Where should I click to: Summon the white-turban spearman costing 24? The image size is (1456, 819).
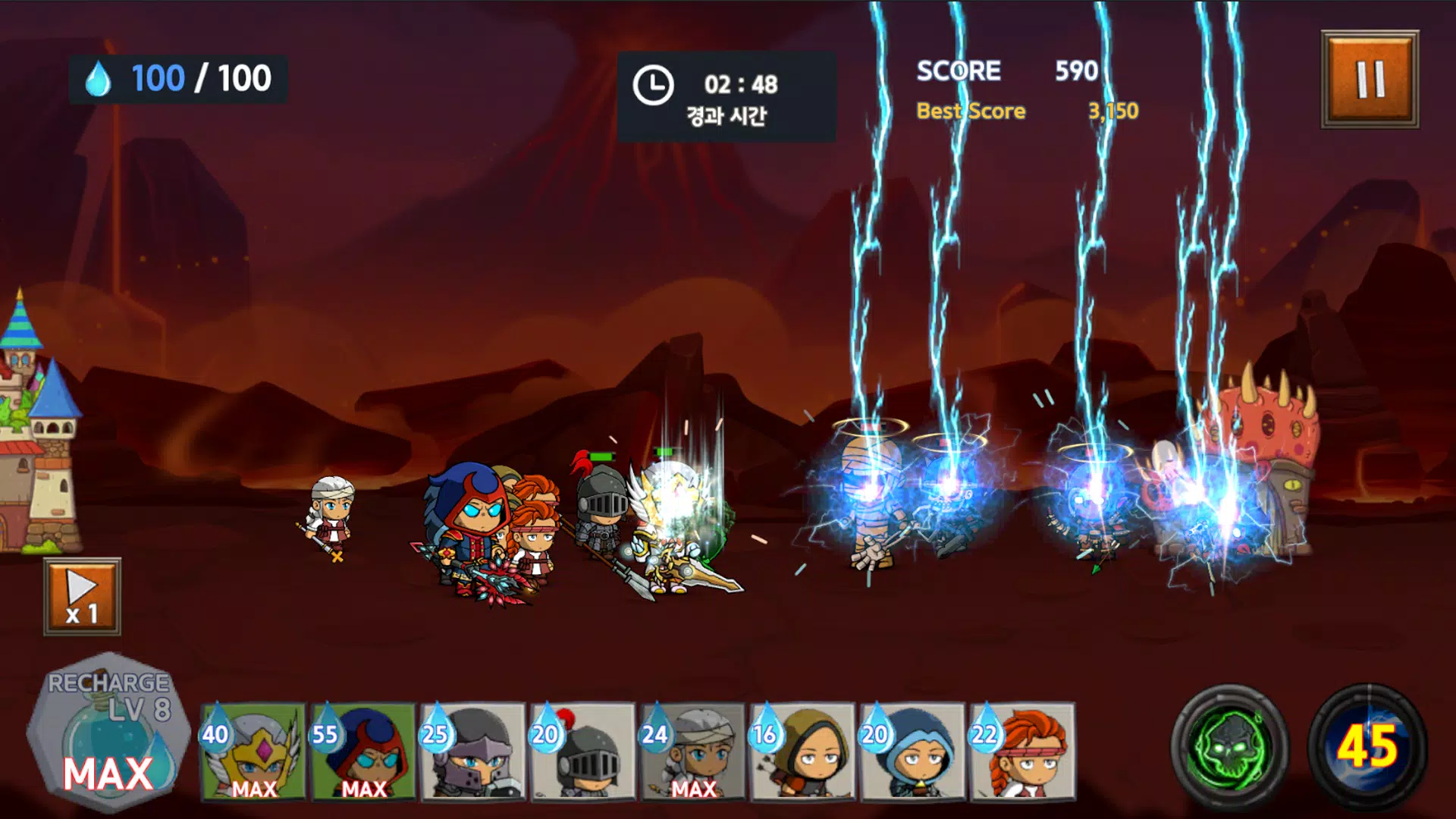(693, 752)
